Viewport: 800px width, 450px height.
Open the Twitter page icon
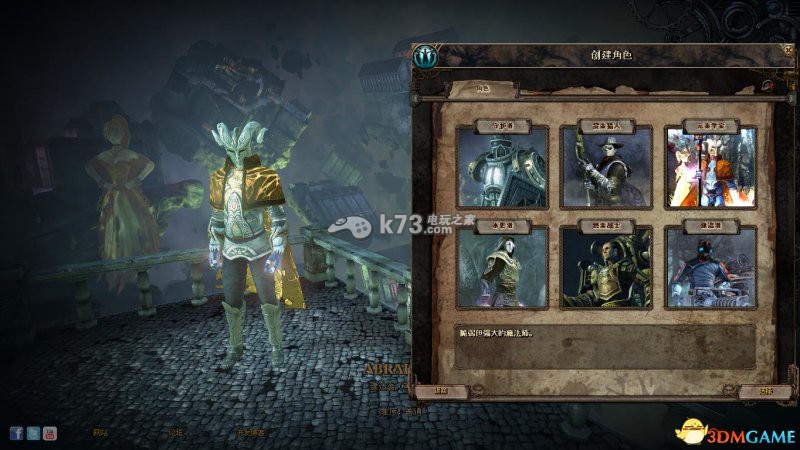pos(33,433)
